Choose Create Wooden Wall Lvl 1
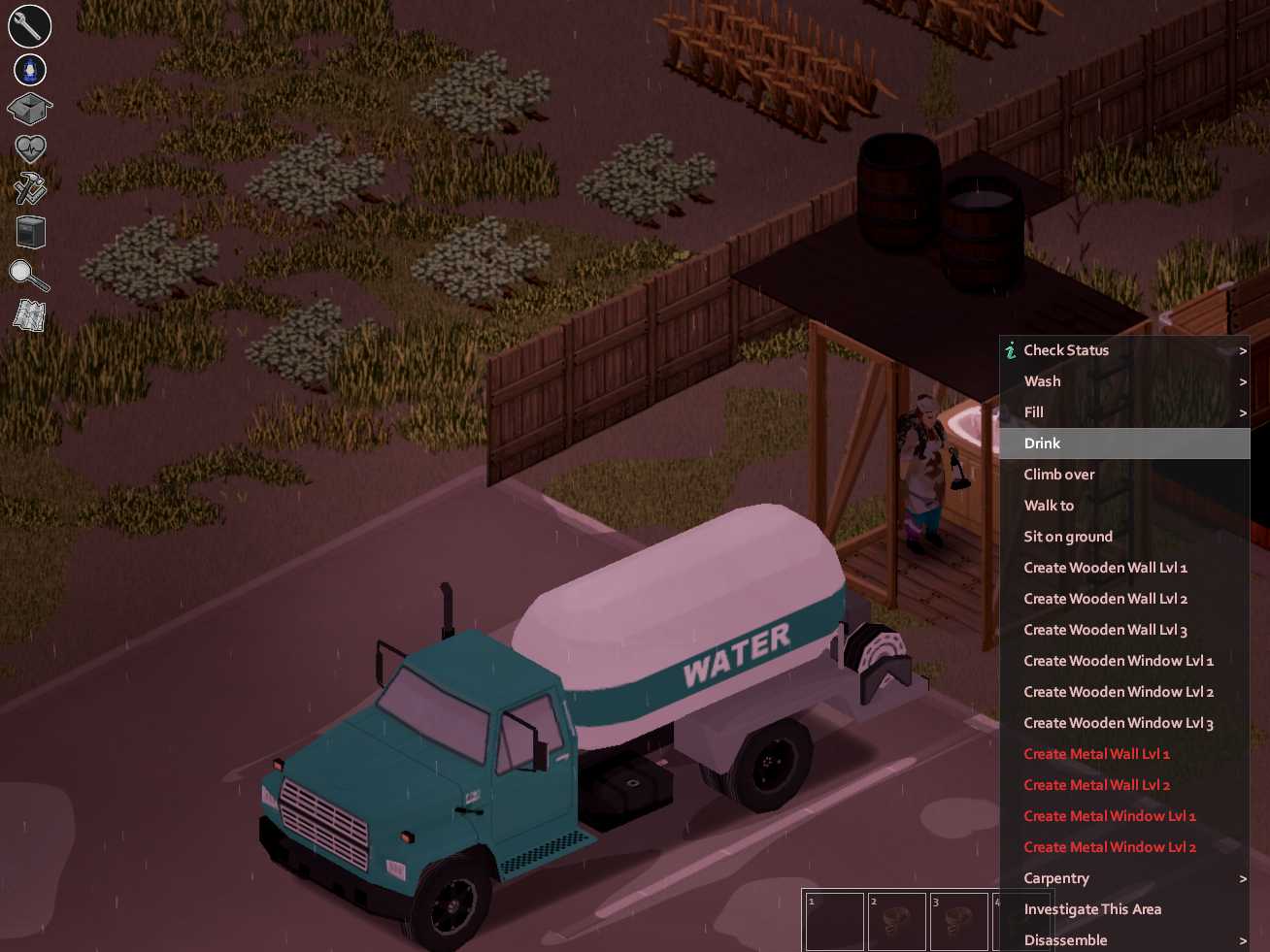 point(1106,567)
